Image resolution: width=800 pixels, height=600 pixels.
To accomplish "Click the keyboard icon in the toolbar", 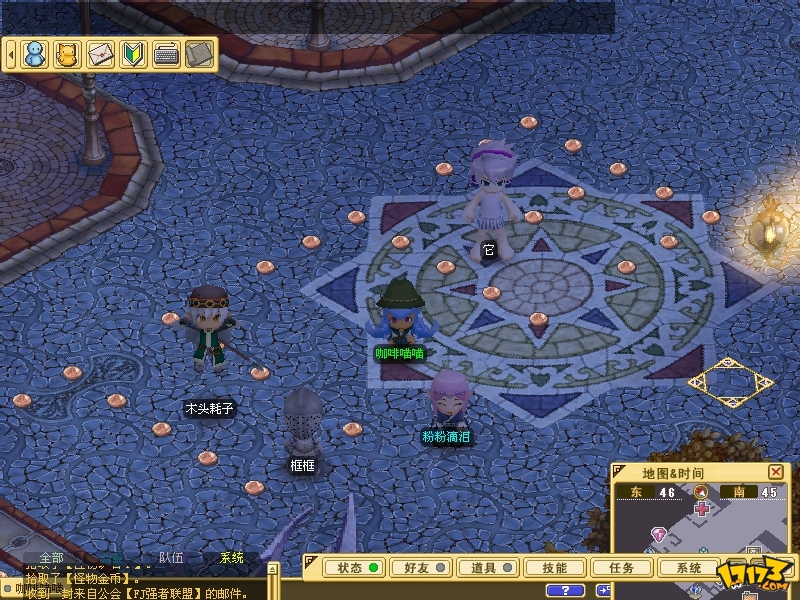I will [x=166, y=54].
